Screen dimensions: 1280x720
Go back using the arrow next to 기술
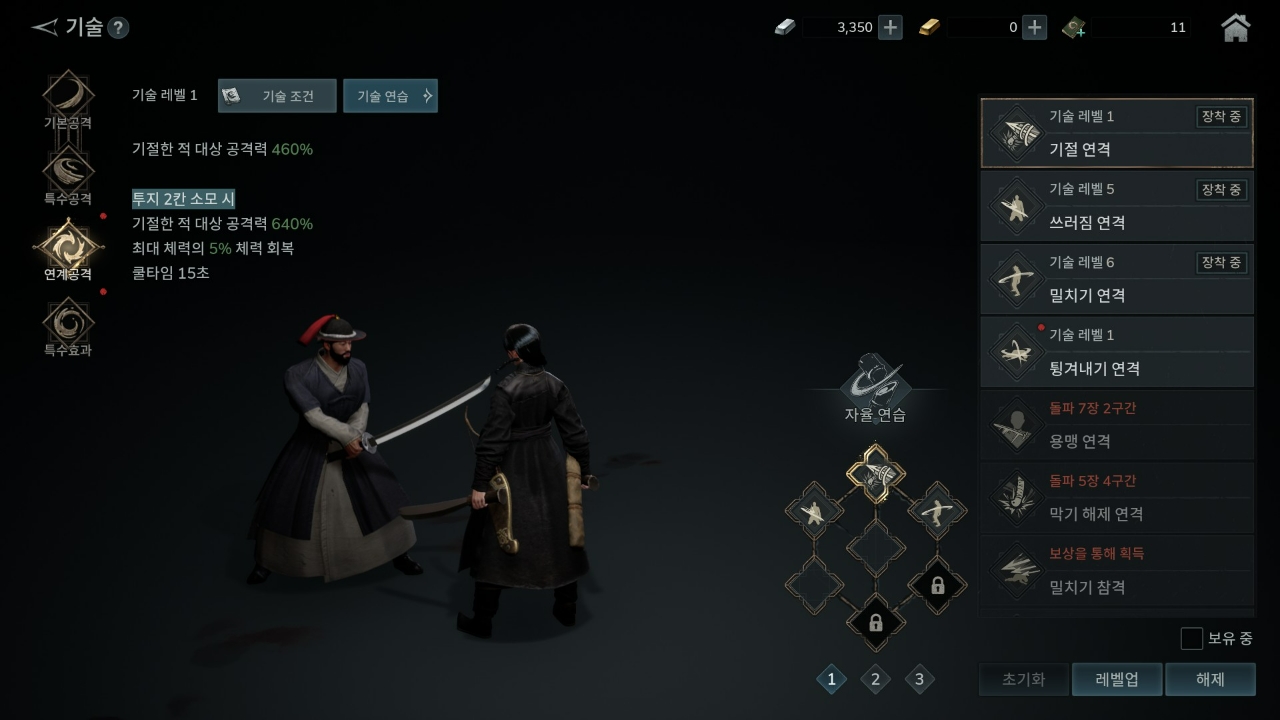click(44, 27)
